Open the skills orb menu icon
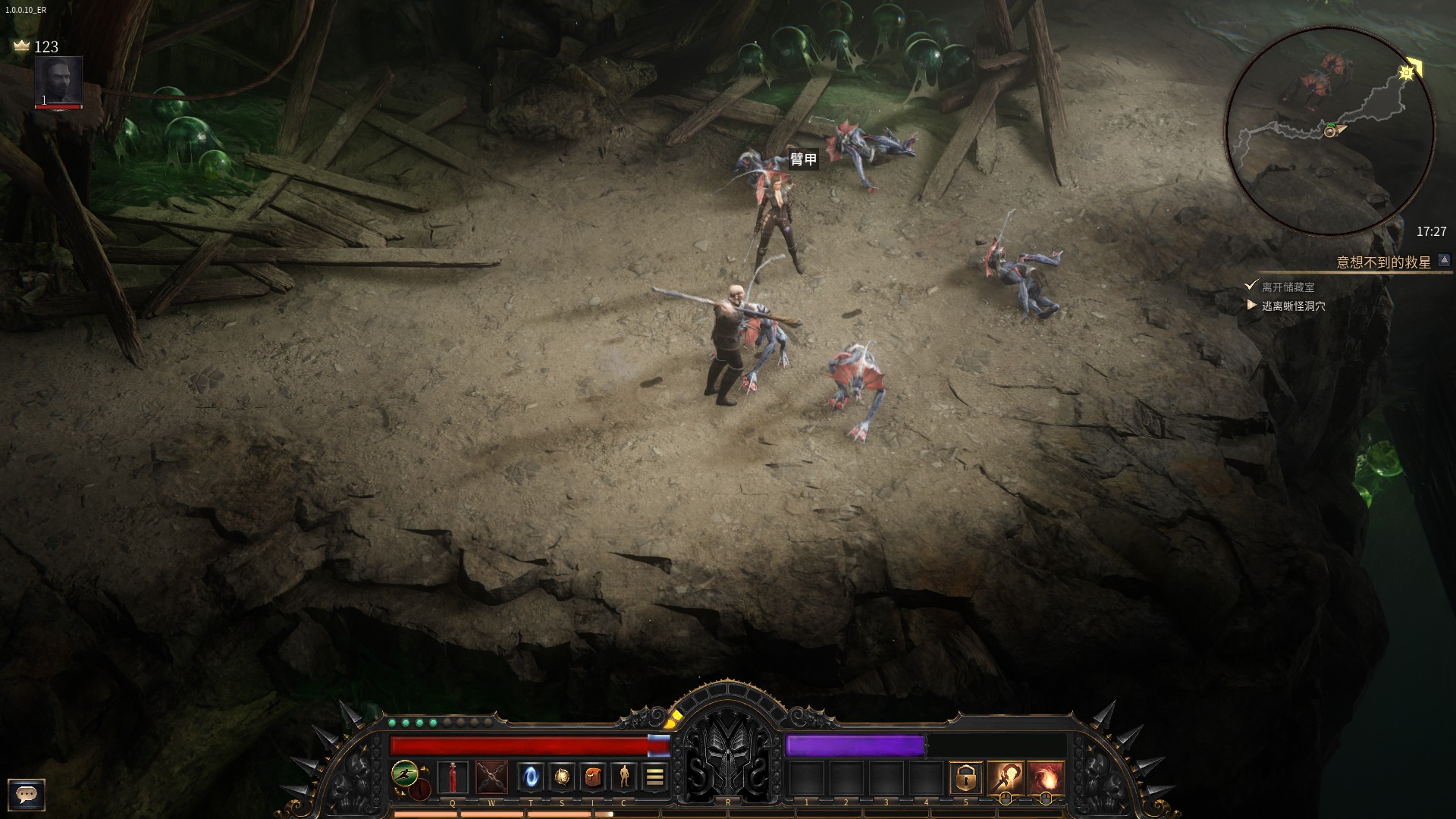Image resolution: width=1456 pixels, height=819 pixels. [x=562, y=777]
